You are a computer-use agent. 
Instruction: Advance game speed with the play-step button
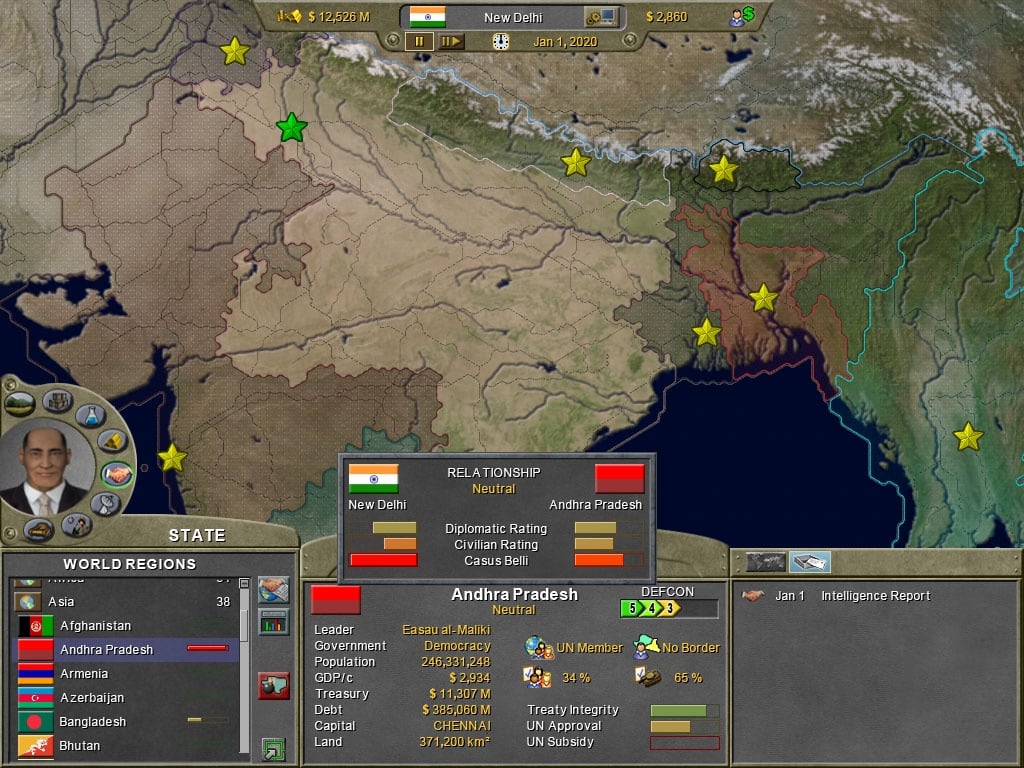coord(451,41)
